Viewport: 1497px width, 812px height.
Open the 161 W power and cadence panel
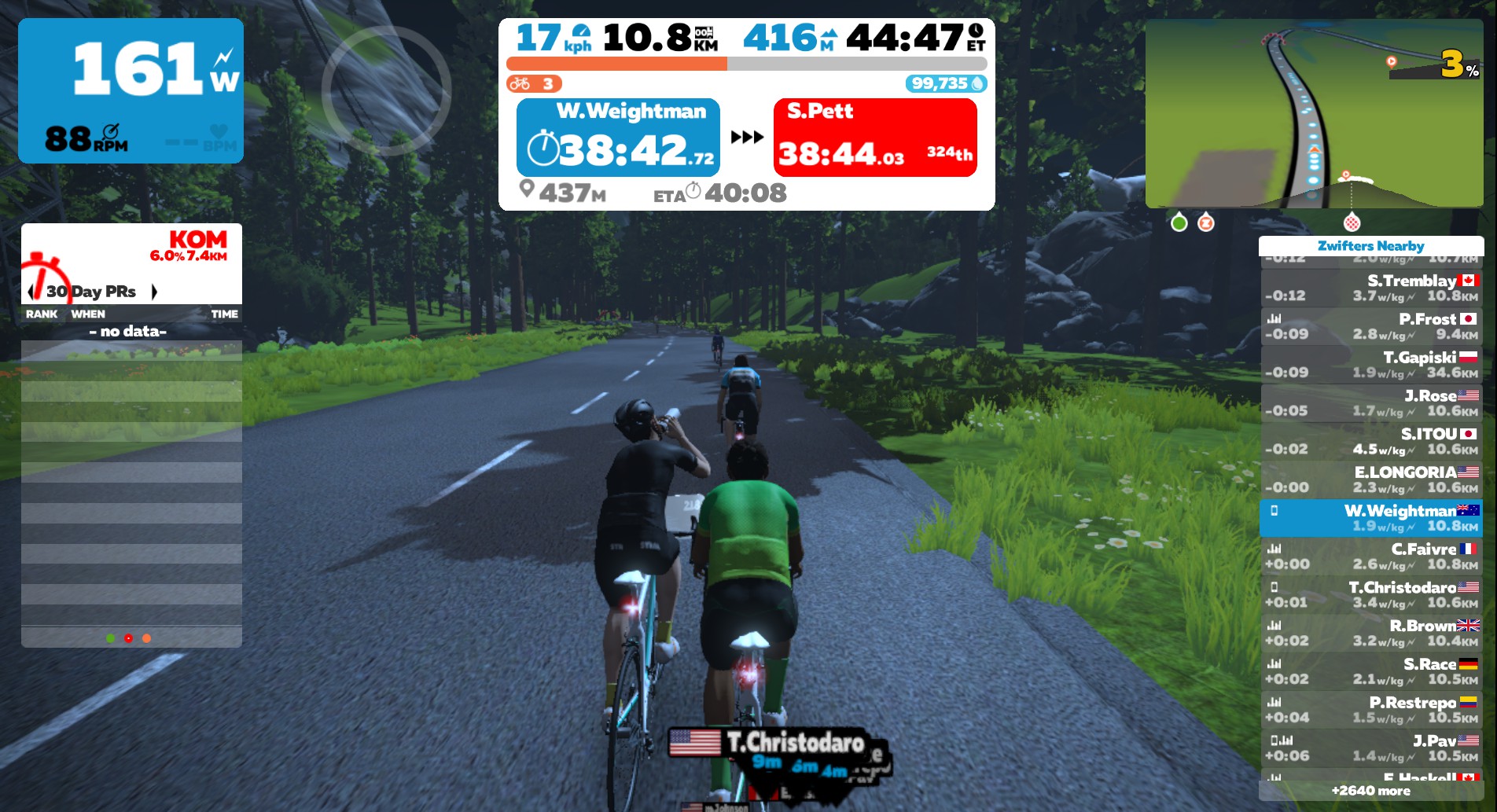point(131,90)
